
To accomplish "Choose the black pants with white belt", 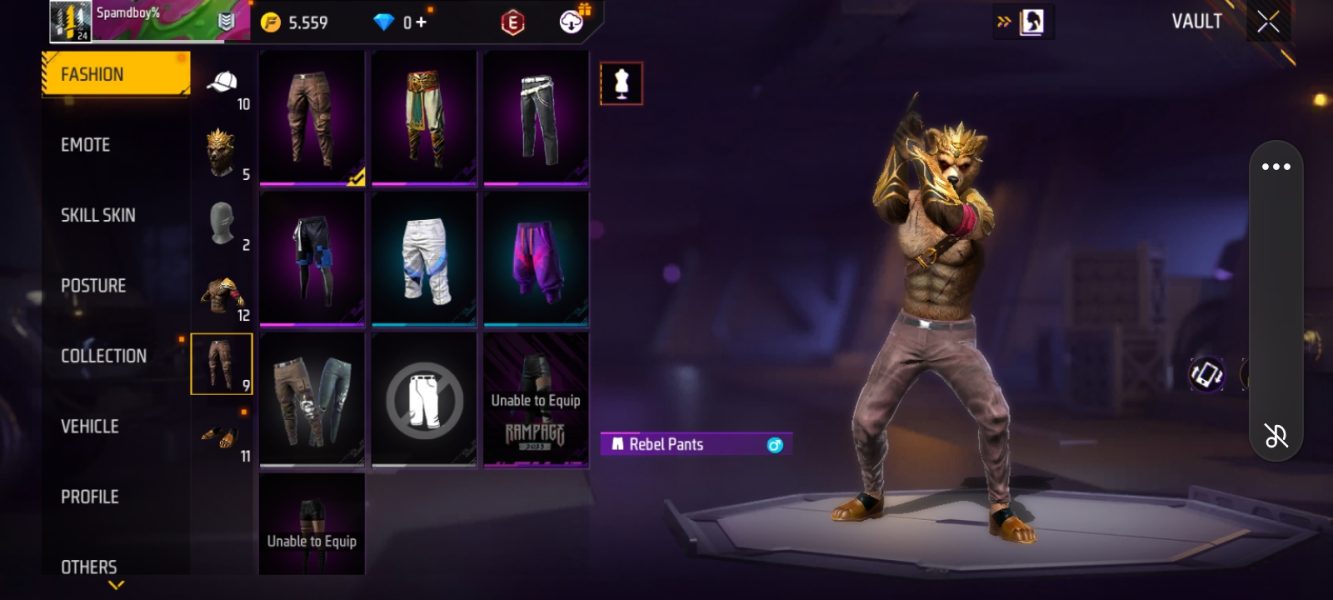I will (536, 117).
